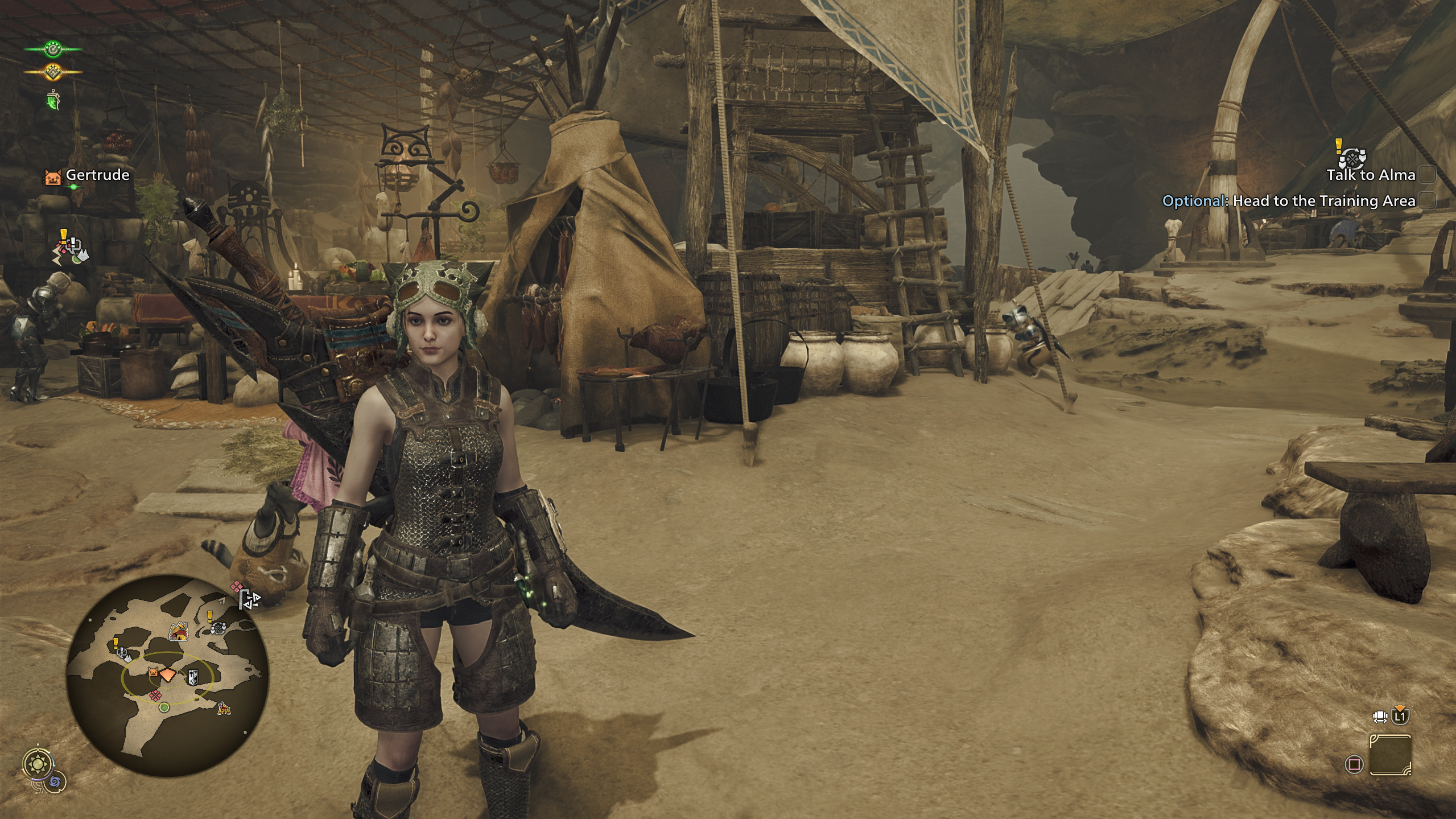1456x819 pixels.
Task: Click the purple swirl weather indicator
Action: [56, 781]
